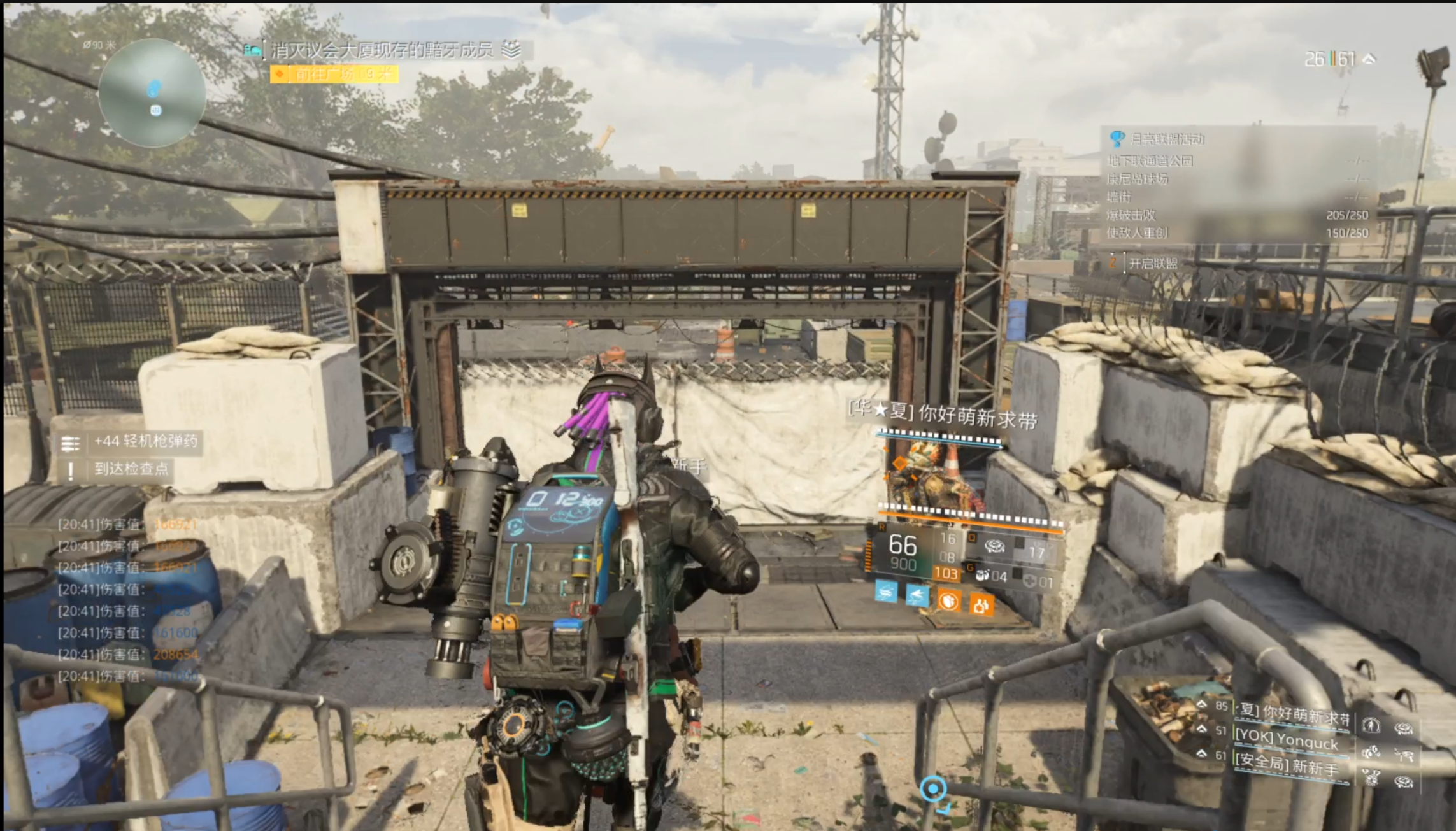Viewport: 1456px width, 831px height.
Task: Select party member [YOK] Yonguck
Action: [x=1287, y=739]
